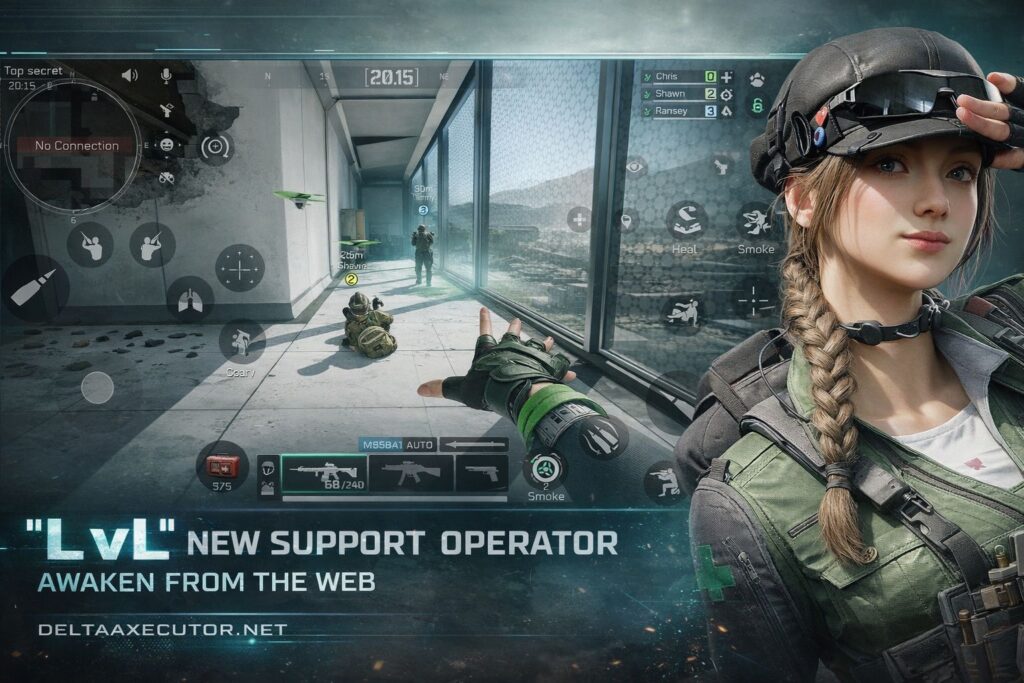This screenshot has width=1024, height=683.
Task: Toggle the speaker sound icon
Action: pyautogui.click(x=129, y=75)
